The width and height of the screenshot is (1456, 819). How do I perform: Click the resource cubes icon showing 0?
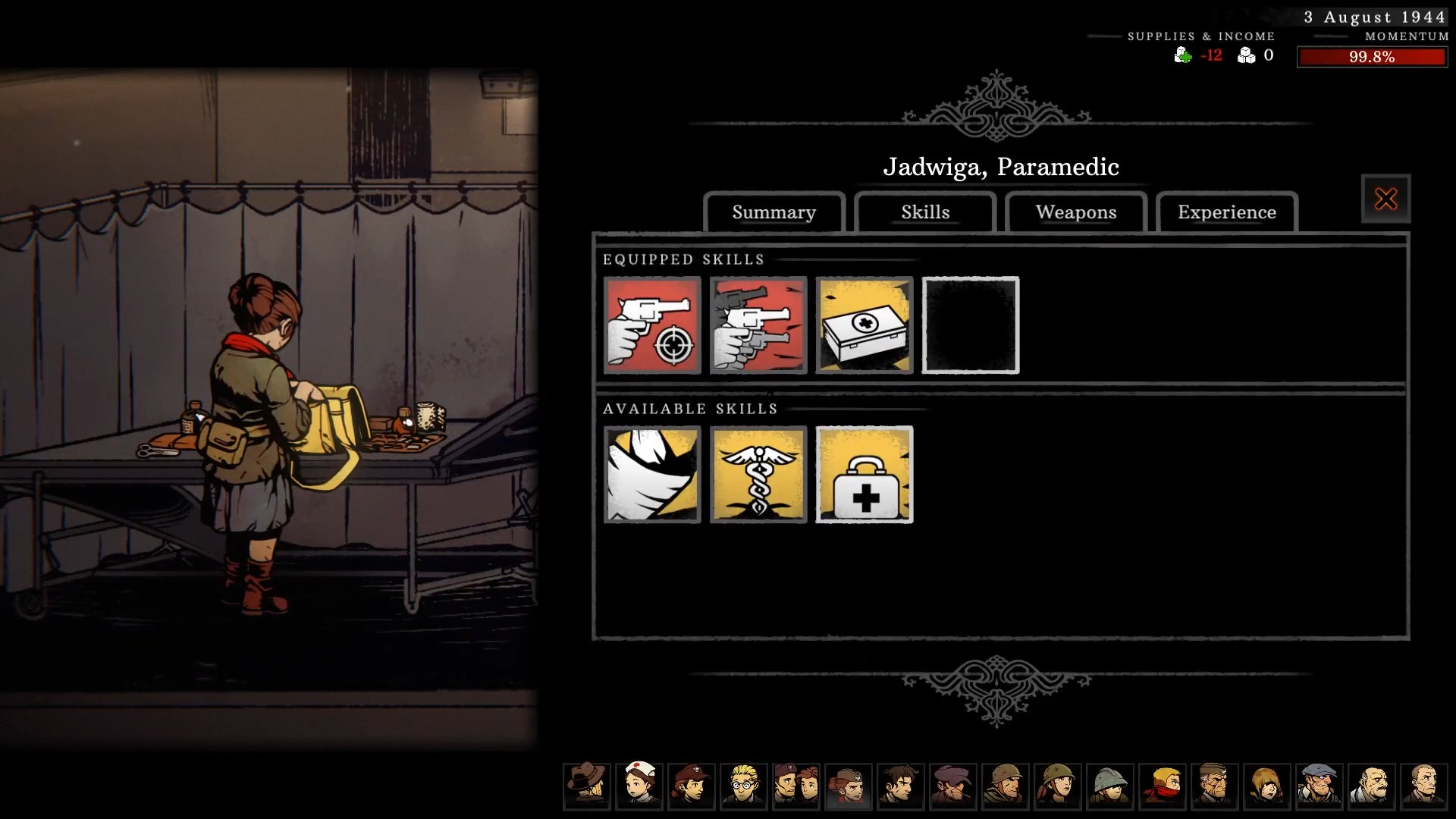click(1245, 55)
